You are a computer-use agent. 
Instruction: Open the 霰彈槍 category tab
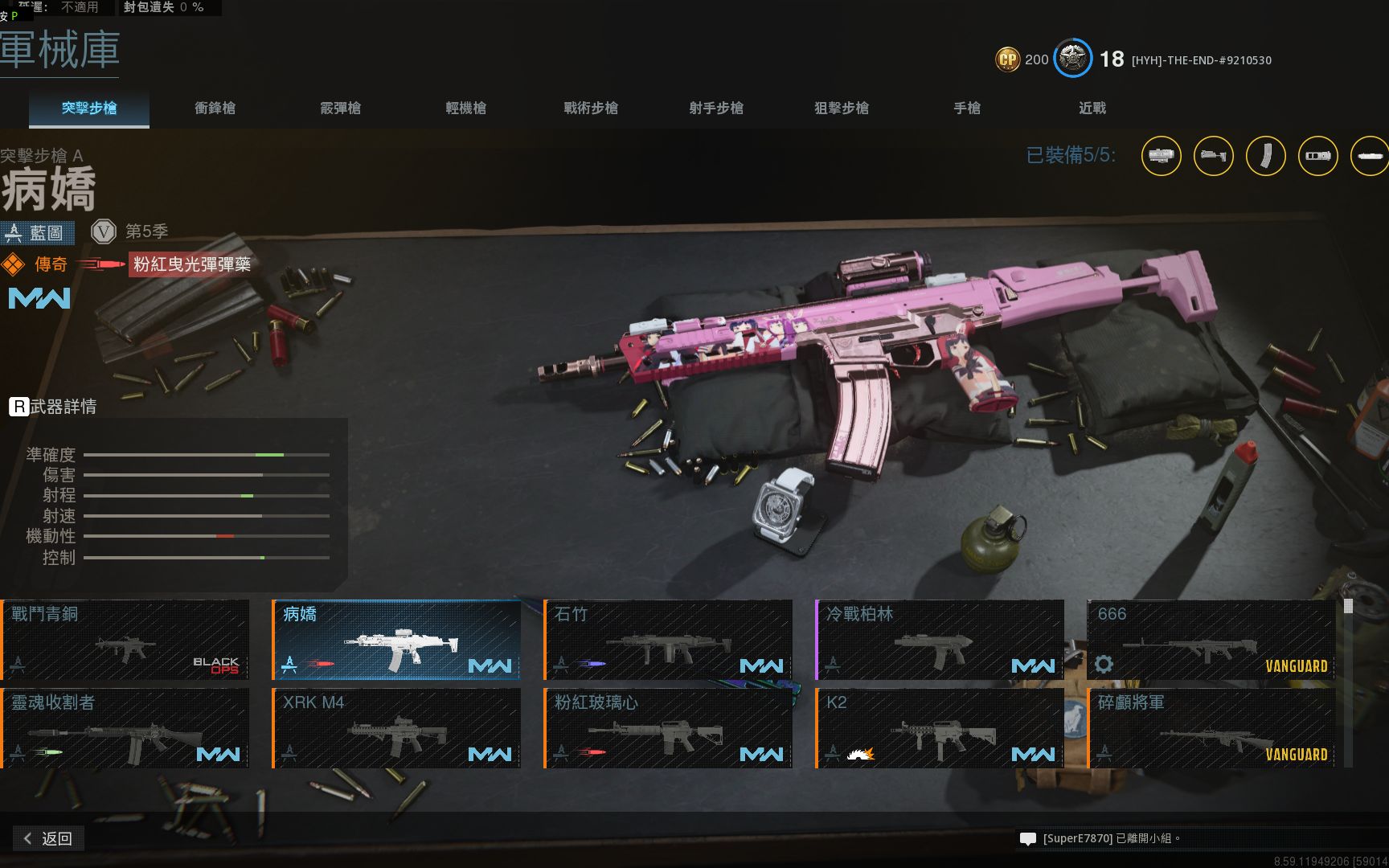[340, 108]
